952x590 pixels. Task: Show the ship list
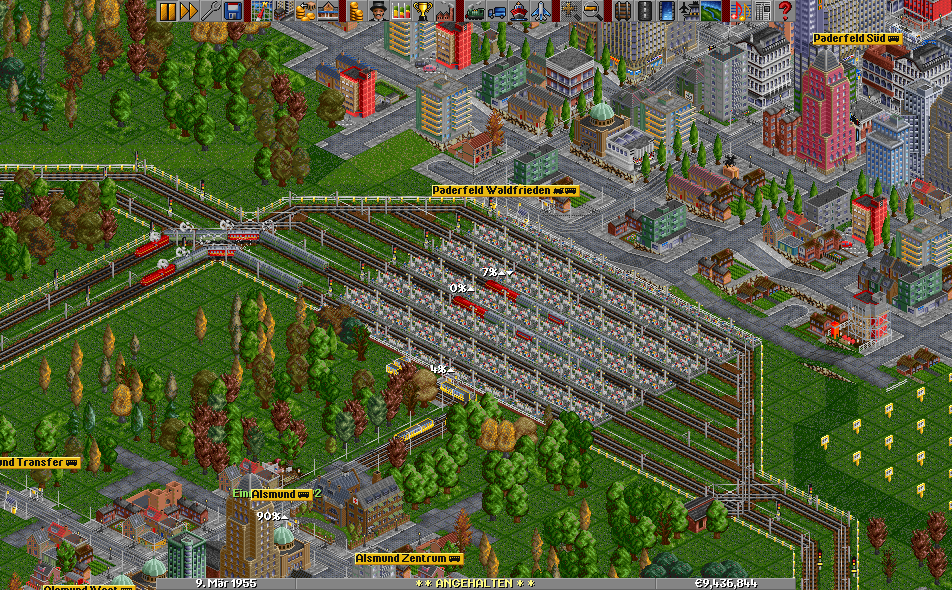(519, 11)
